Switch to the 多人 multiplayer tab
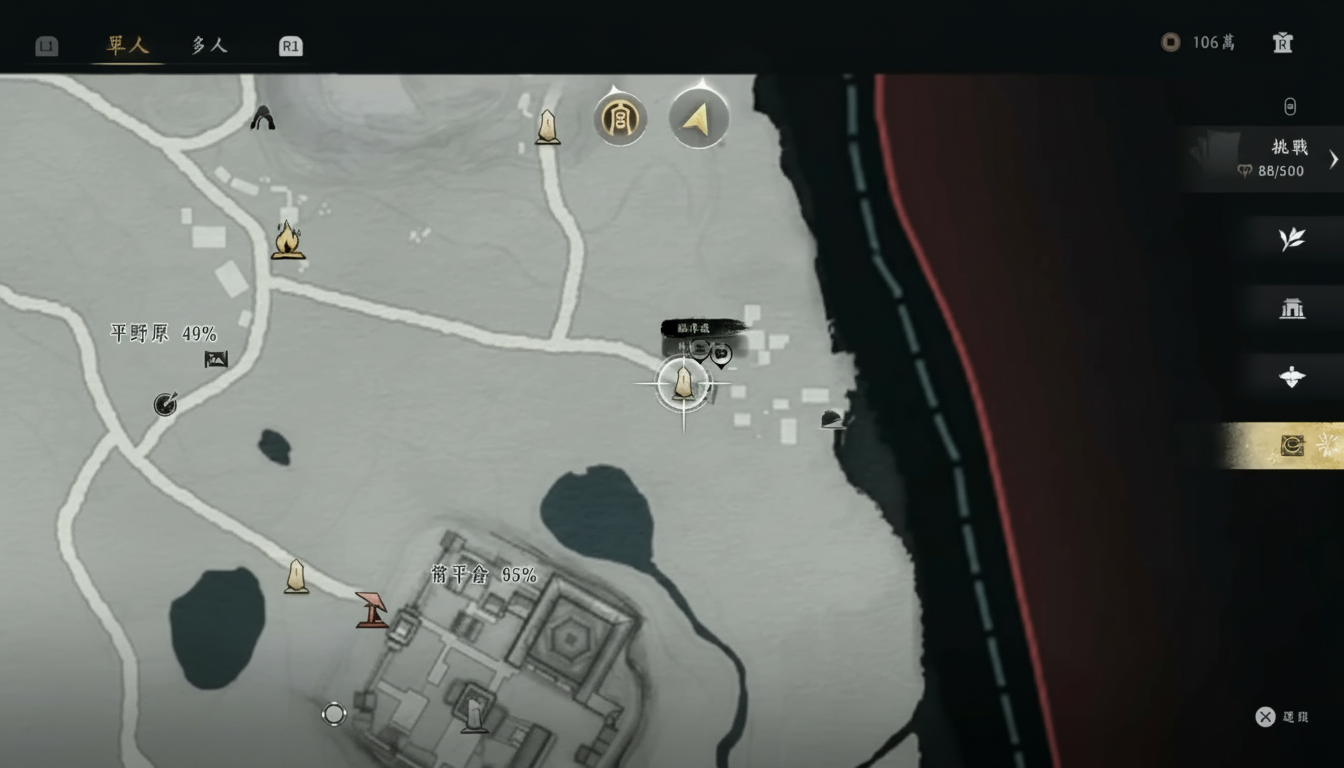The width and height of the screenshot is (1344, 768). click(207, 45)
